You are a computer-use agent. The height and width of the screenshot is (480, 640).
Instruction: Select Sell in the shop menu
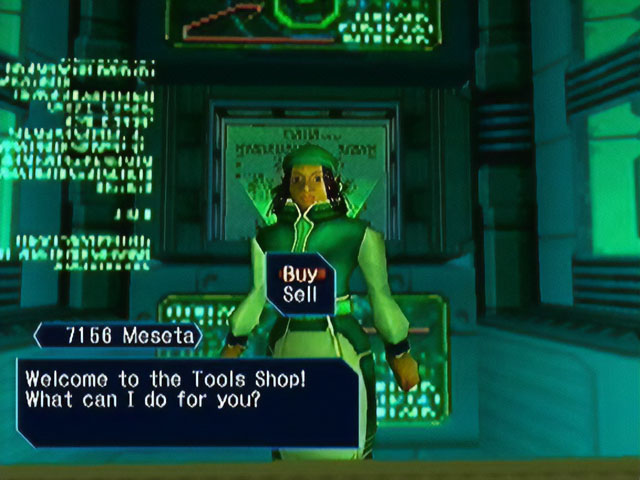click(299, 295)
